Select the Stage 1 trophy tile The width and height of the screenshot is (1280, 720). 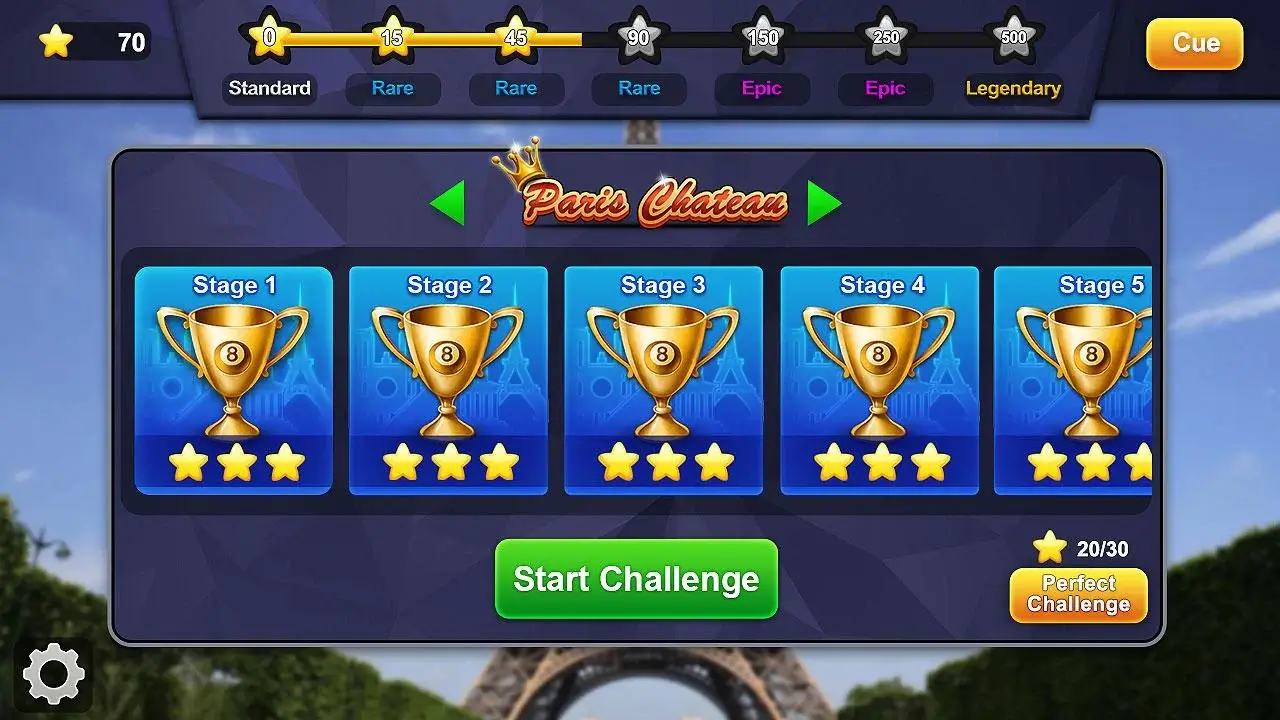click(x=234, y=380)
